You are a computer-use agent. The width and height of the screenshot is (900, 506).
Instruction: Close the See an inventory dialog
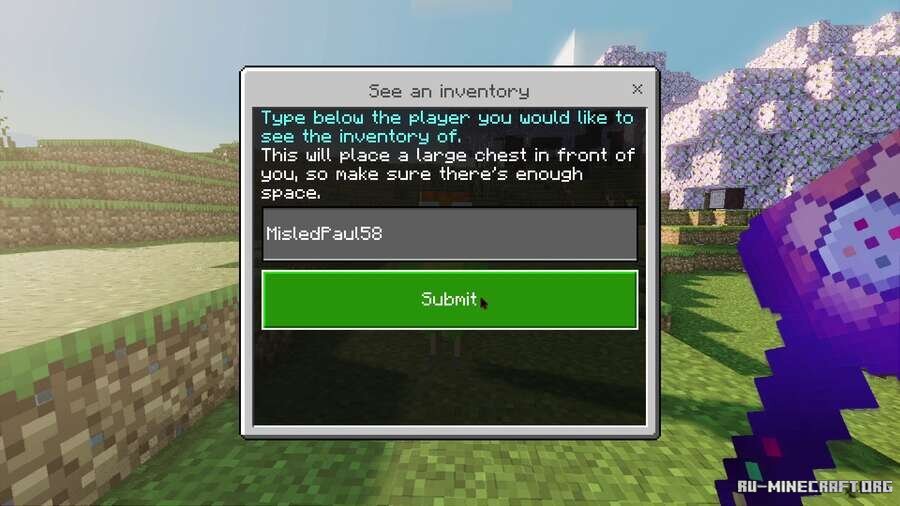[637, 89]
